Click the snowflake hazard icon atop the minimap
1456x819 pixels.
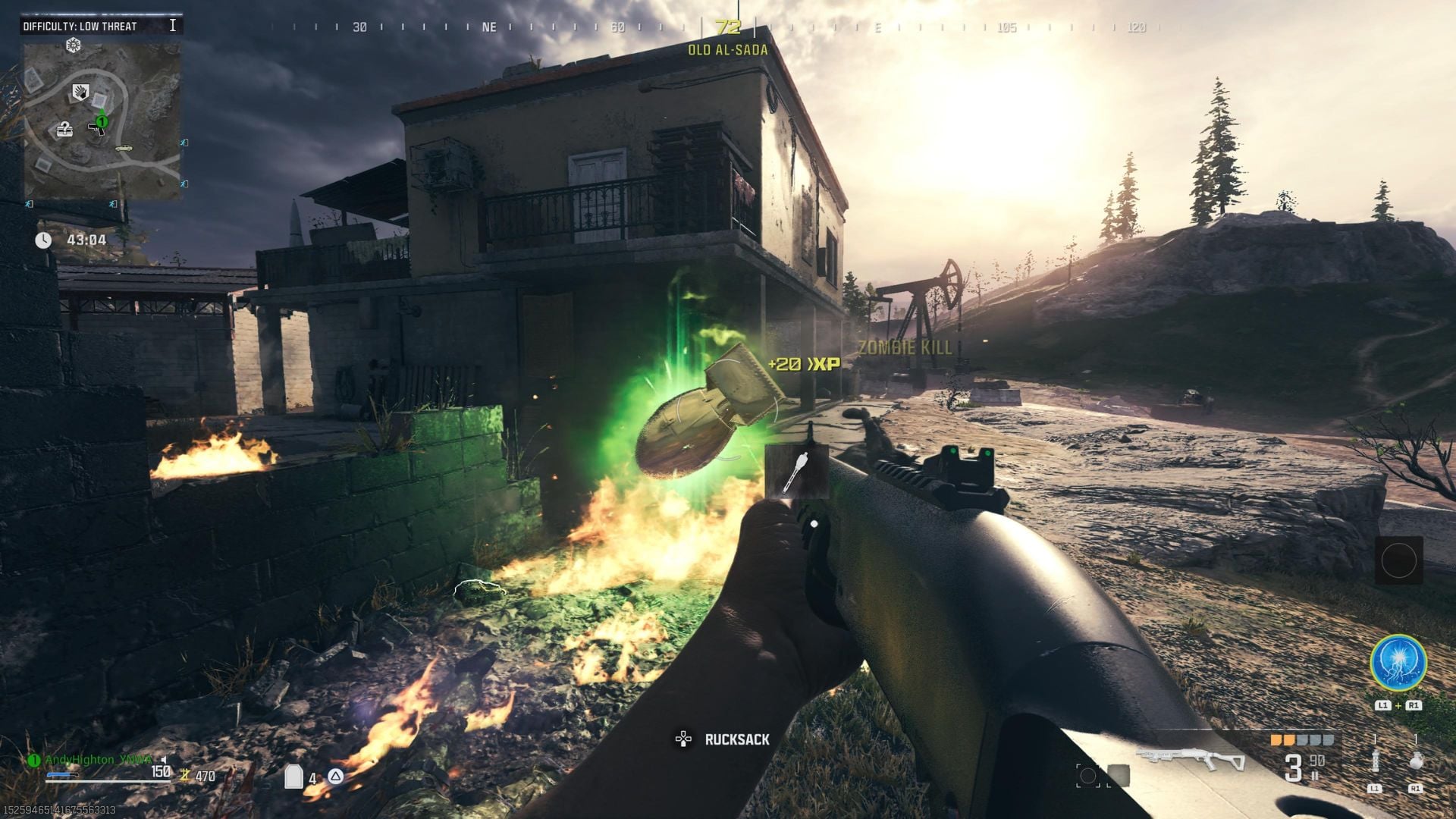tap(73, 44)
